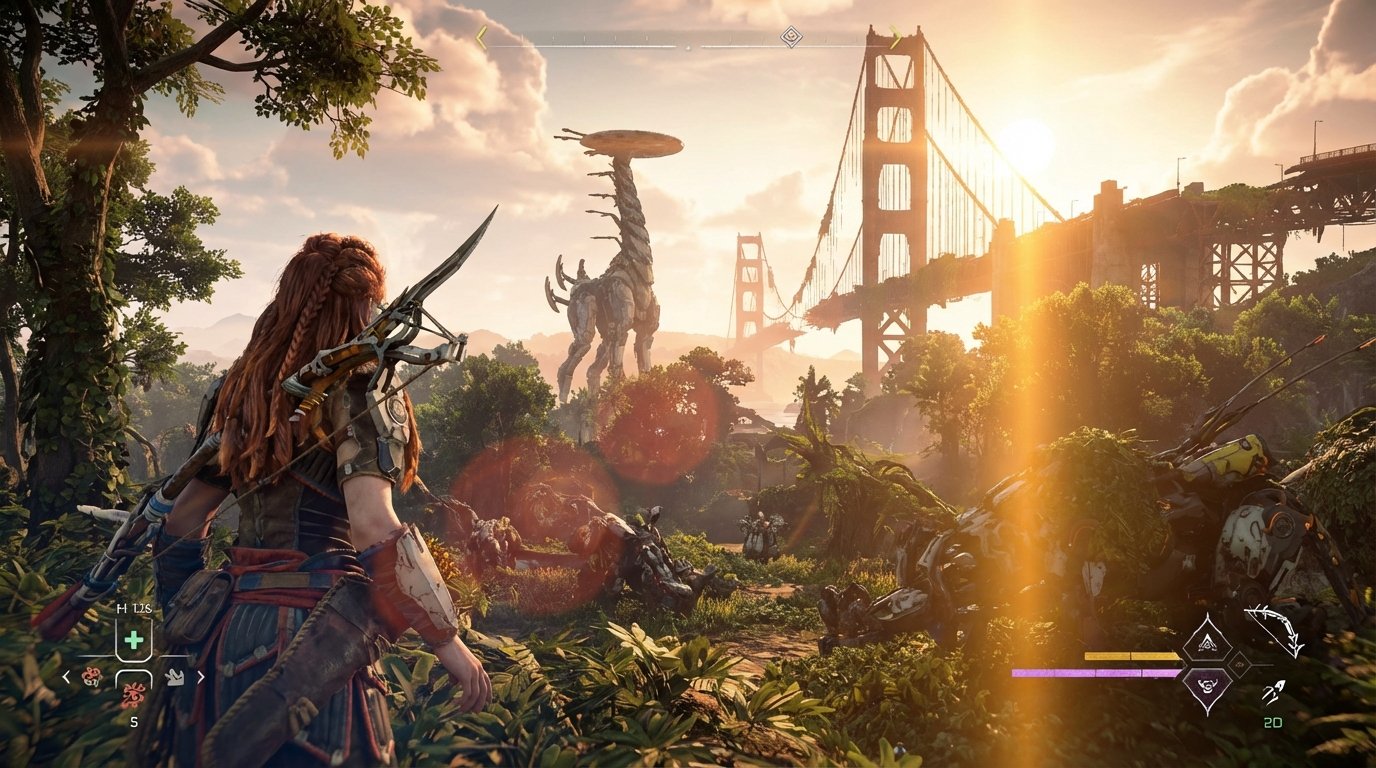
Task: Click the left chevron of the tool selector
Action: [x=68, y=677]
